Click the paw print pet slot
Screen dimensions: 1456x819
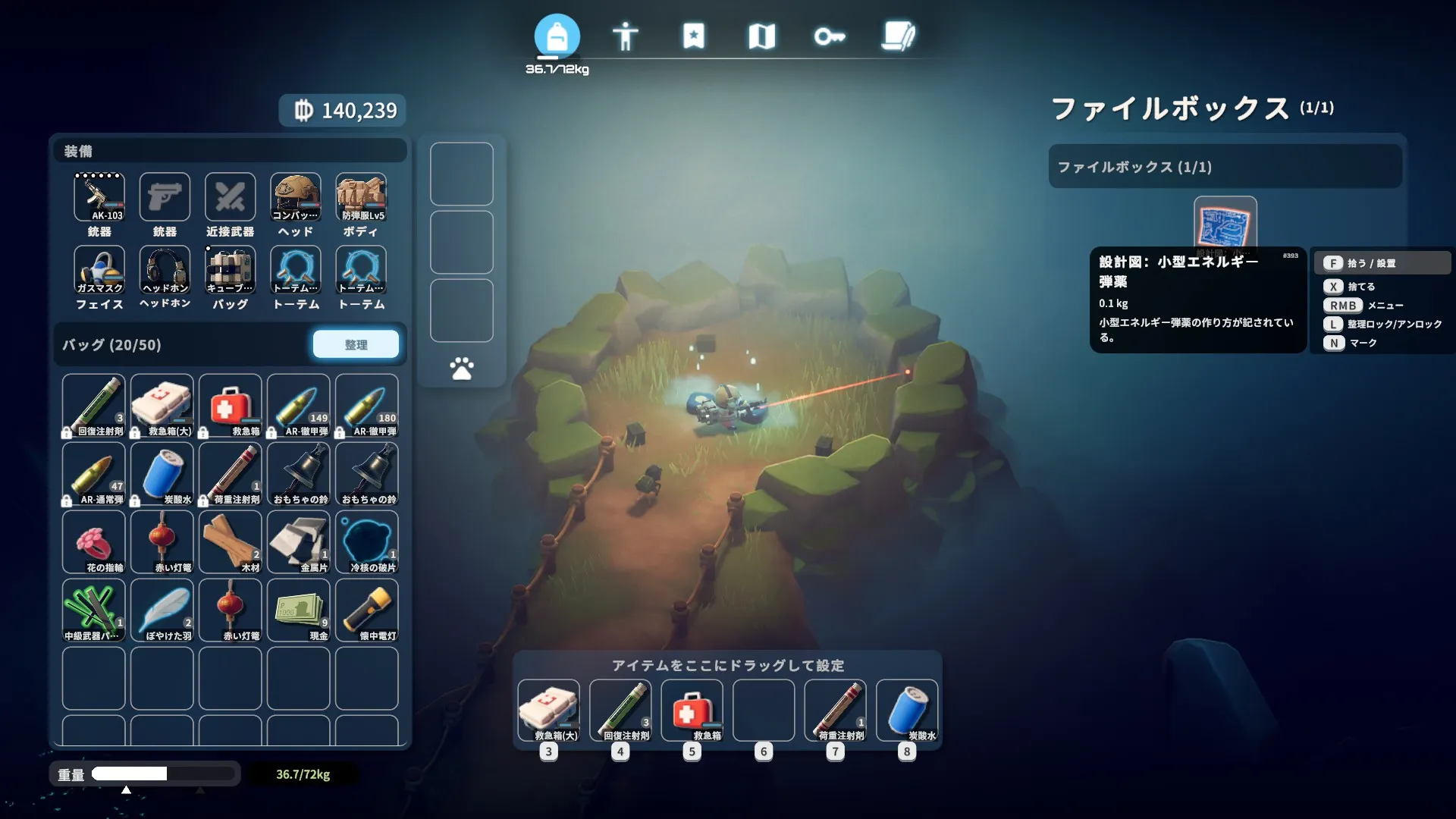[461, 369]
